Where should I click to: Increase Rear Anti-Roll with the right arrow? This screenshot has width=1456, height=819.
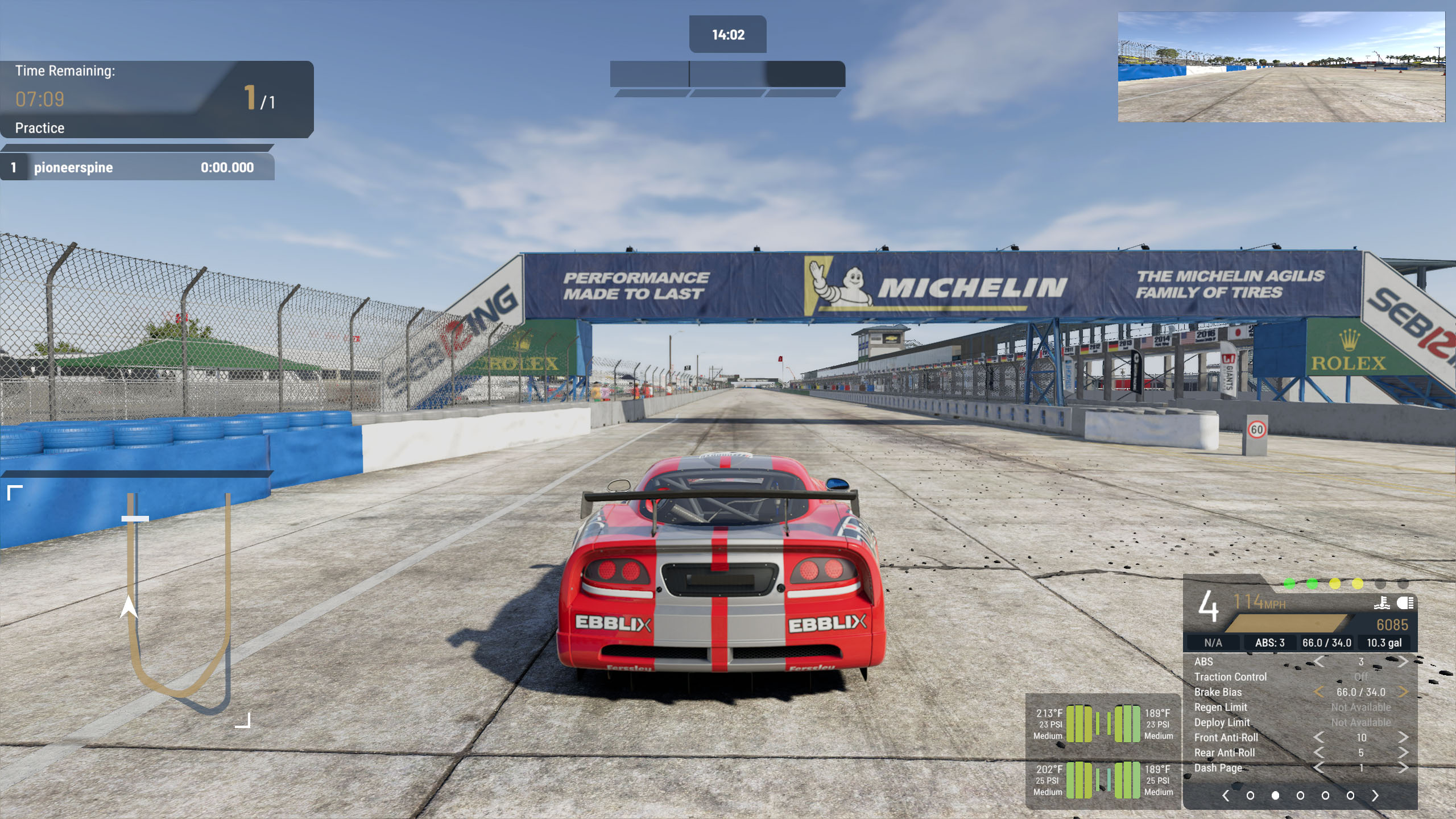tap(1403, 752)
